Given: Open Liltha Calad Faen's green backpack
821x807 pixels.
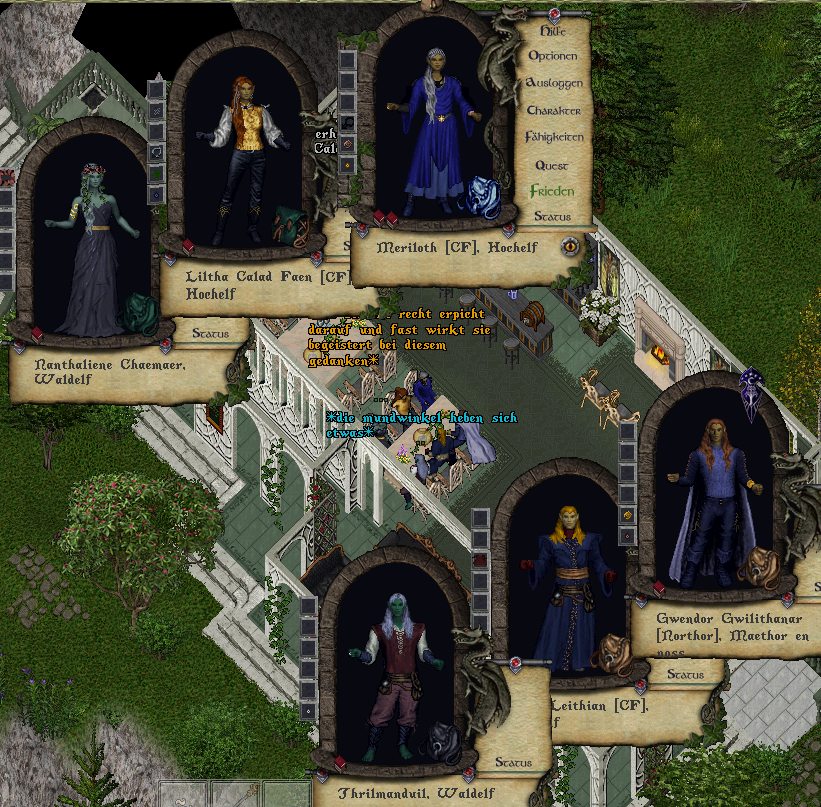Looking at the screenshot, I should click(x=294, y=226).
